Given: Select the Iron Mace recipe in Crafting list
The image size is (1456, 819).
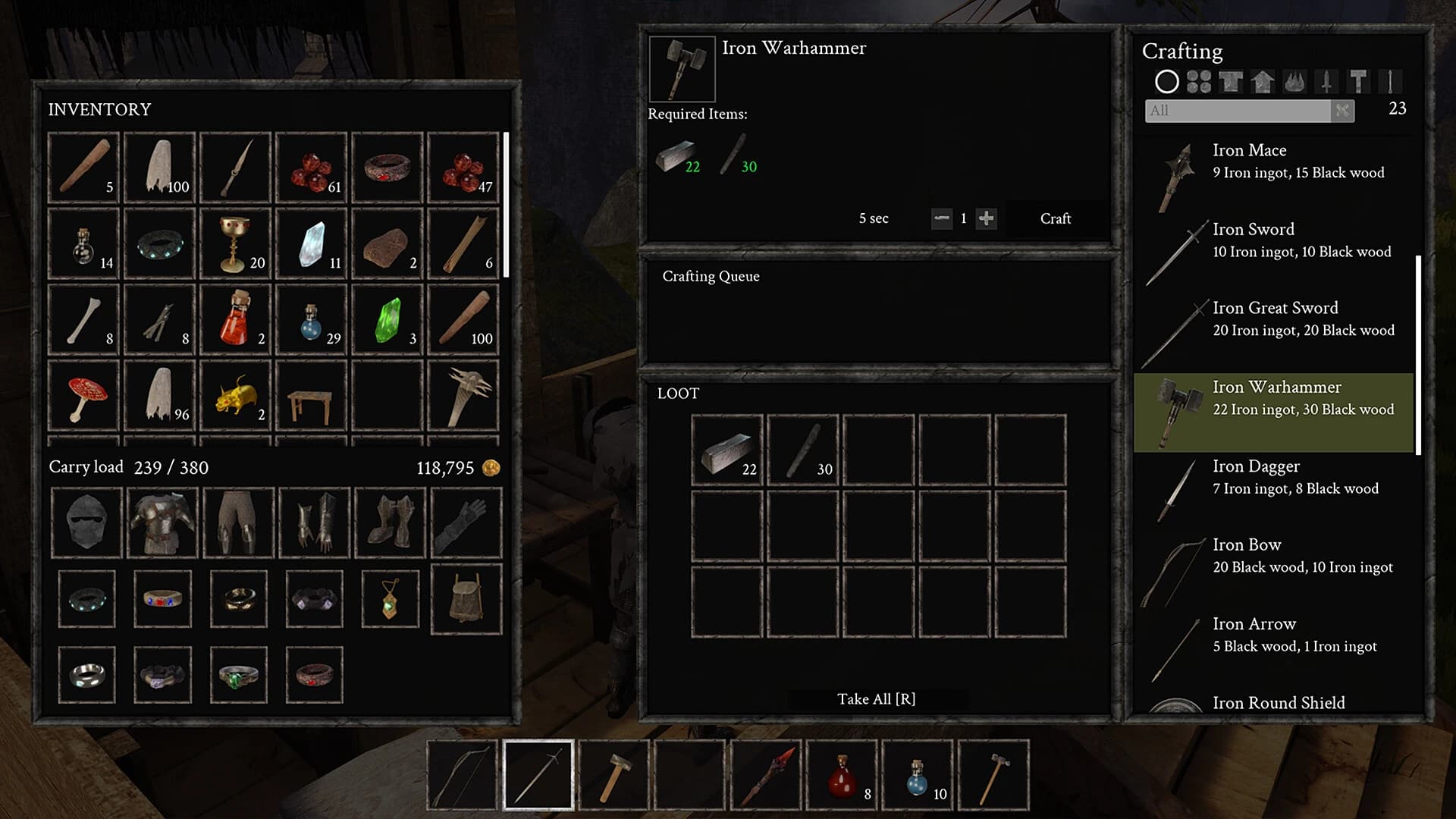Looking at the screenshot, I should pos(1282,161).
